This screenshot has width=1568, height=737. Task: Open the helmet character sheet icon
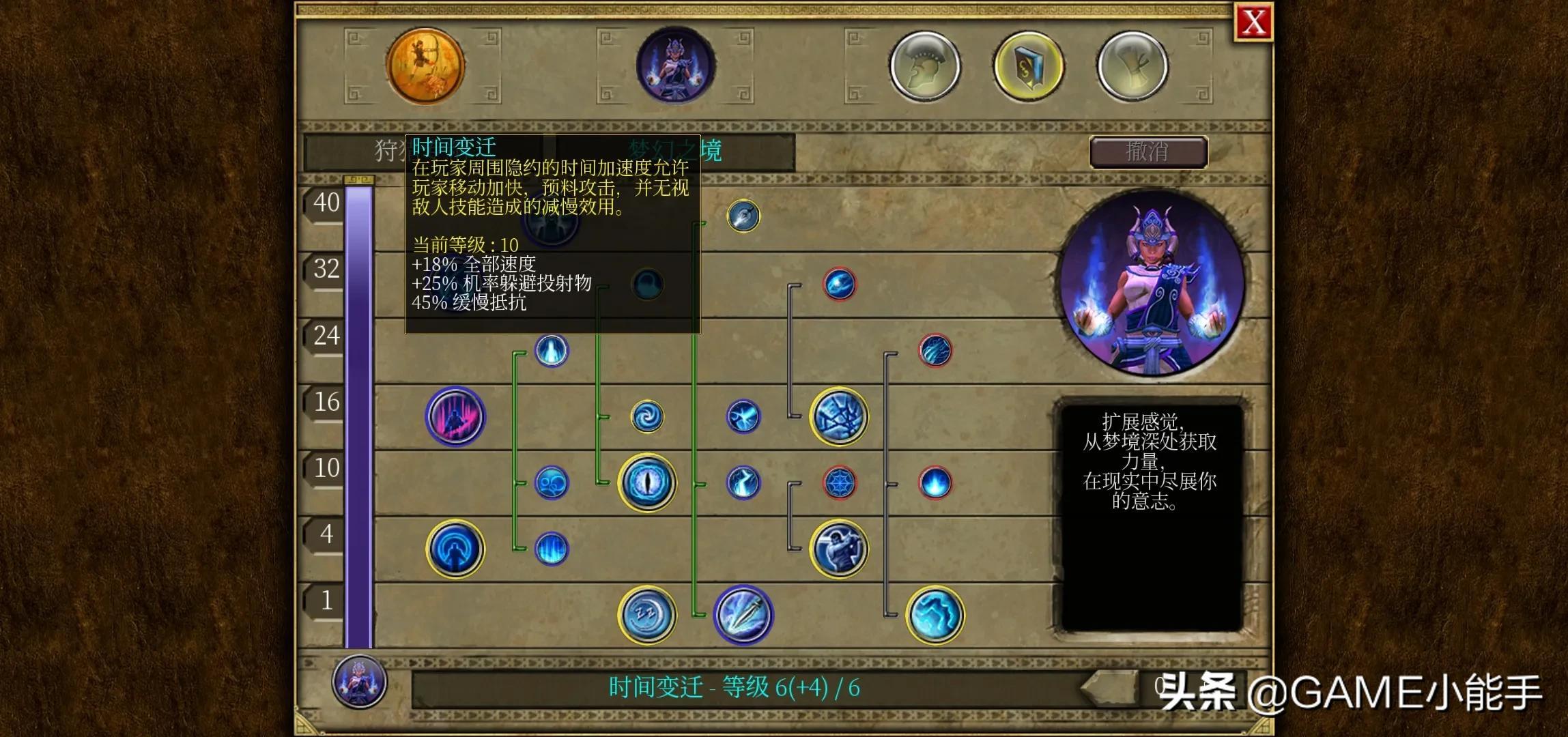click(925, 66)
